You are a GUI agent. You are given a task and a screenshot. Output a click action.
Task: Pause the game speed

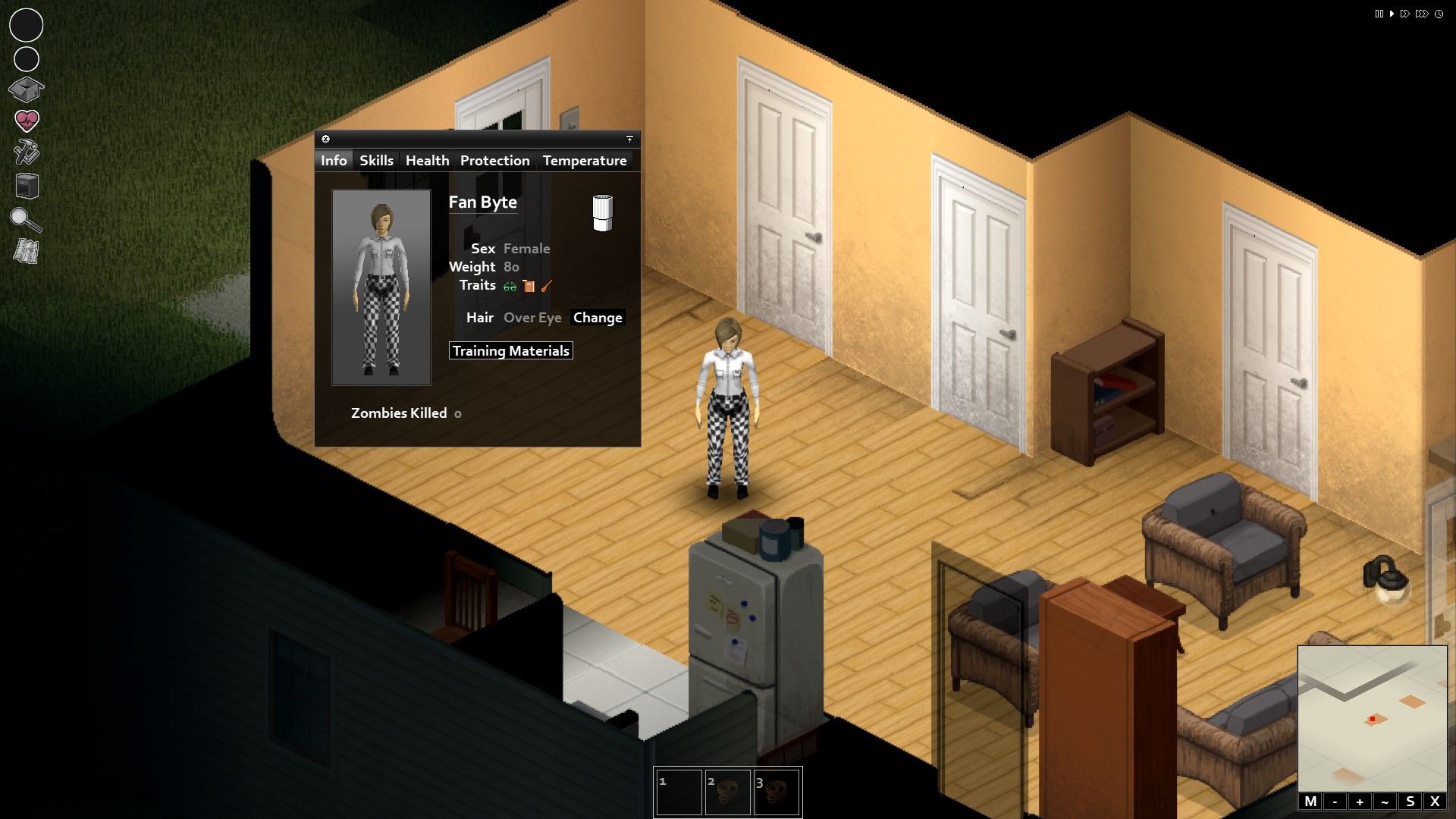[1379, 14]
